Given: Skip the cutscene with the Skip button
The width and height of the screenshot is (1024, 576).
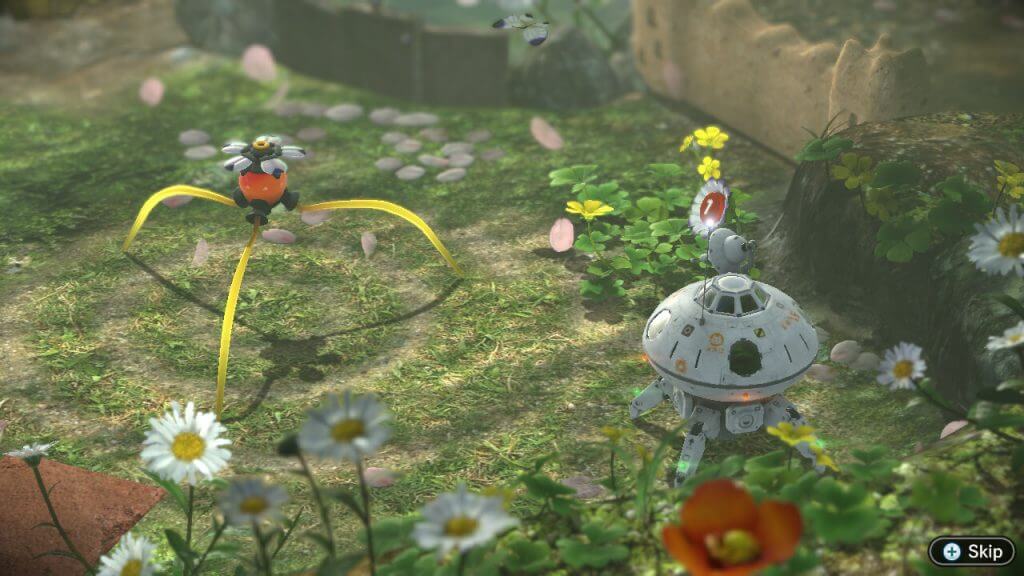Looking at the screenshot, I should 971,551.
